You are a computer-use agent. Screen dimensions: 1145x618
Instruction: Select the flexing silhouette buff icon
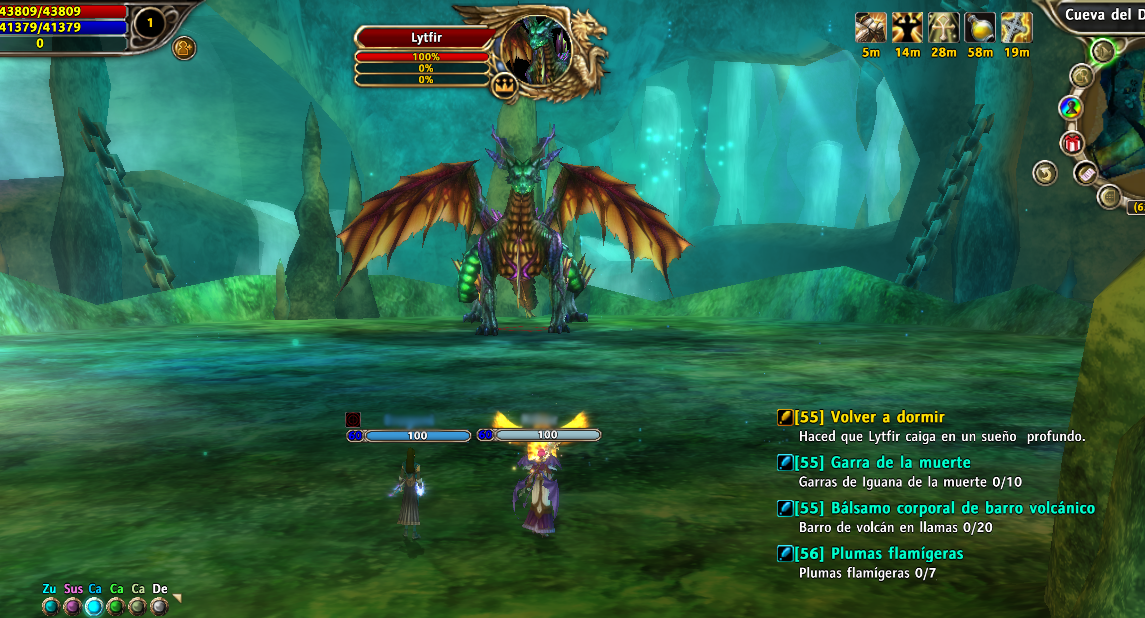click(907, 28)
